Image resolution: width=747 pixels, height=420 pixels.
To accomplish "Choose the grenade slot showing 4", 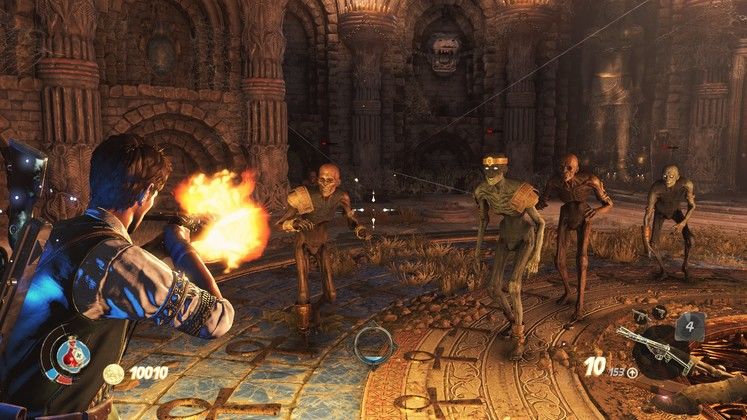I will click(690, 325).
